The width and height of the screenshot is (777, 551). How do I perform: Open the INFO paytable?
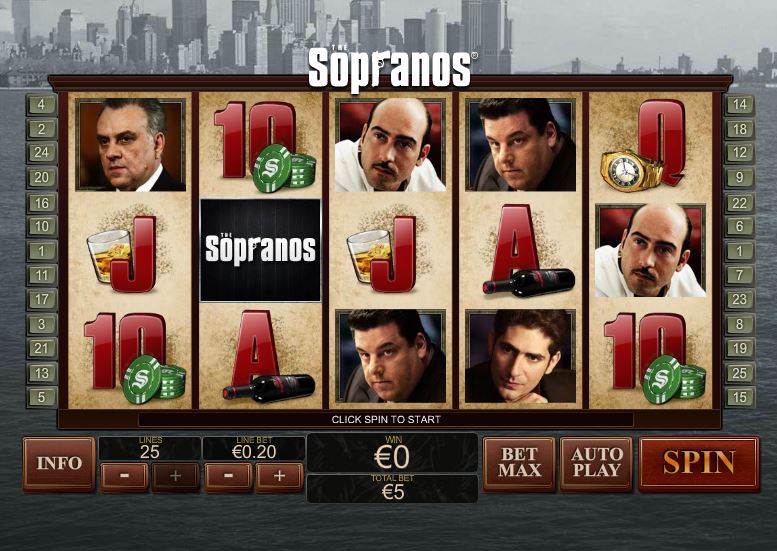[x=59, y=463]
